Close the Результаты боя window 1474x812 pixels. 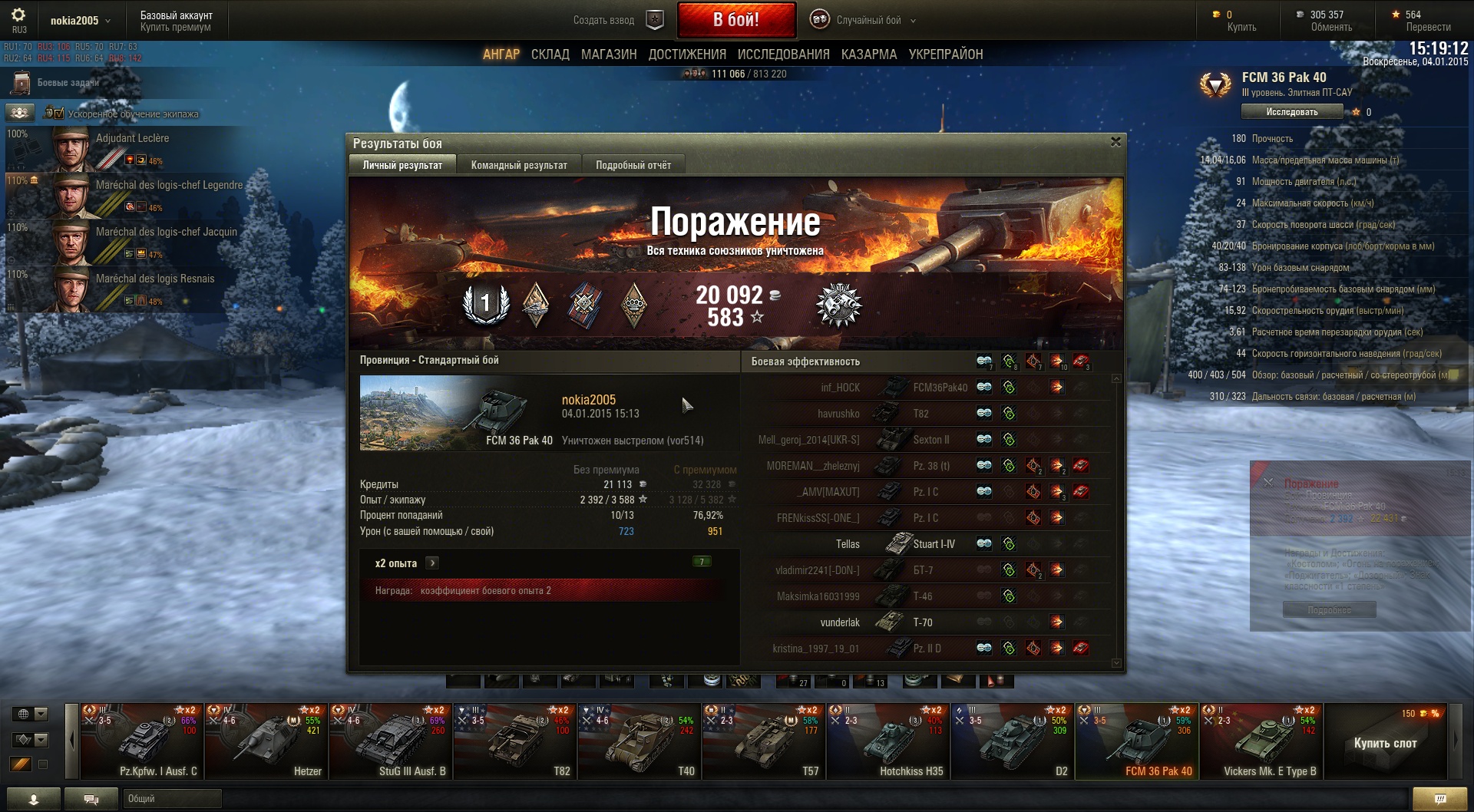click(1115, 142)
